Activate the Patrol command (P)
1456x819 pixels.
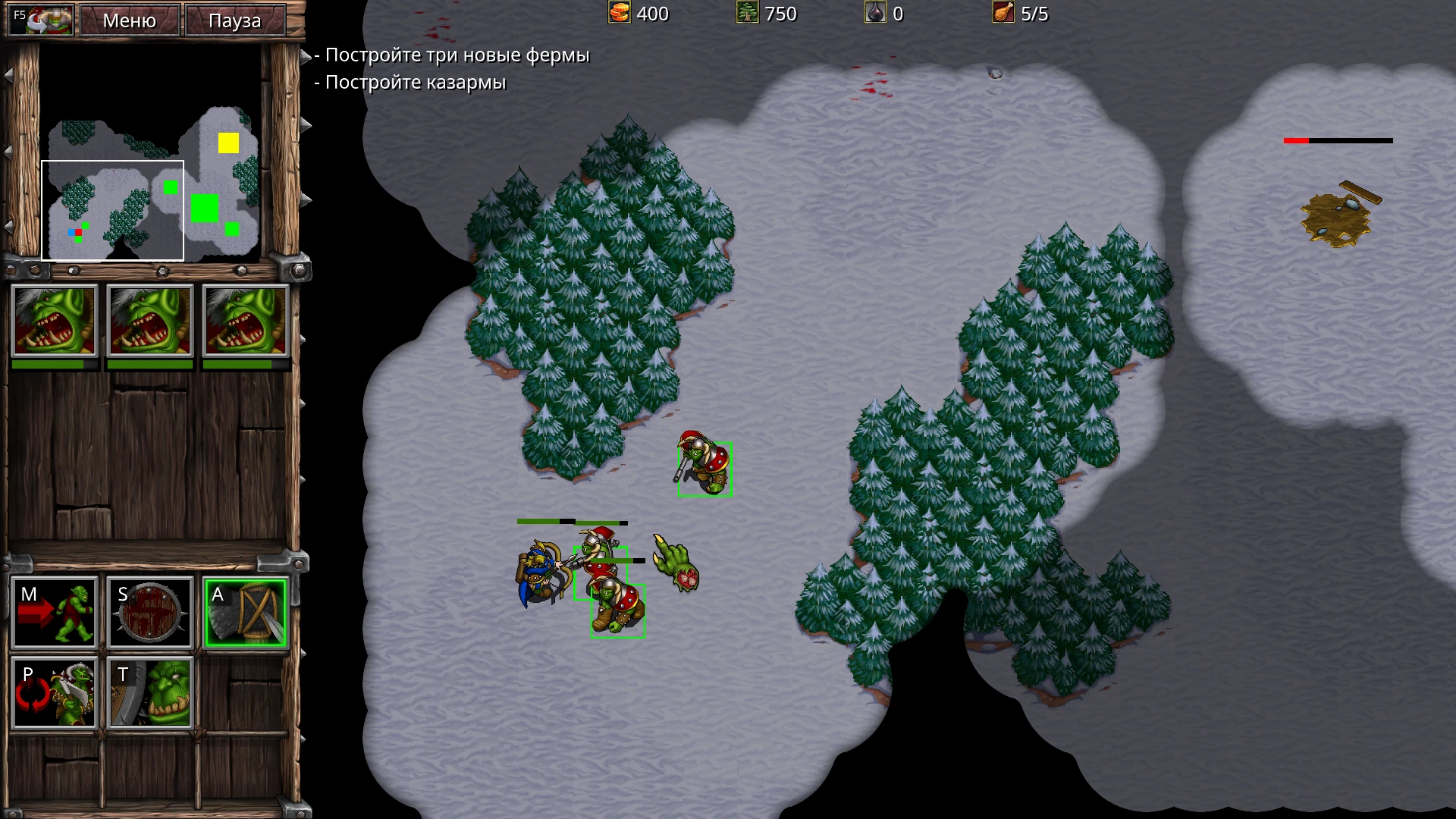click(x=54, y=693)
